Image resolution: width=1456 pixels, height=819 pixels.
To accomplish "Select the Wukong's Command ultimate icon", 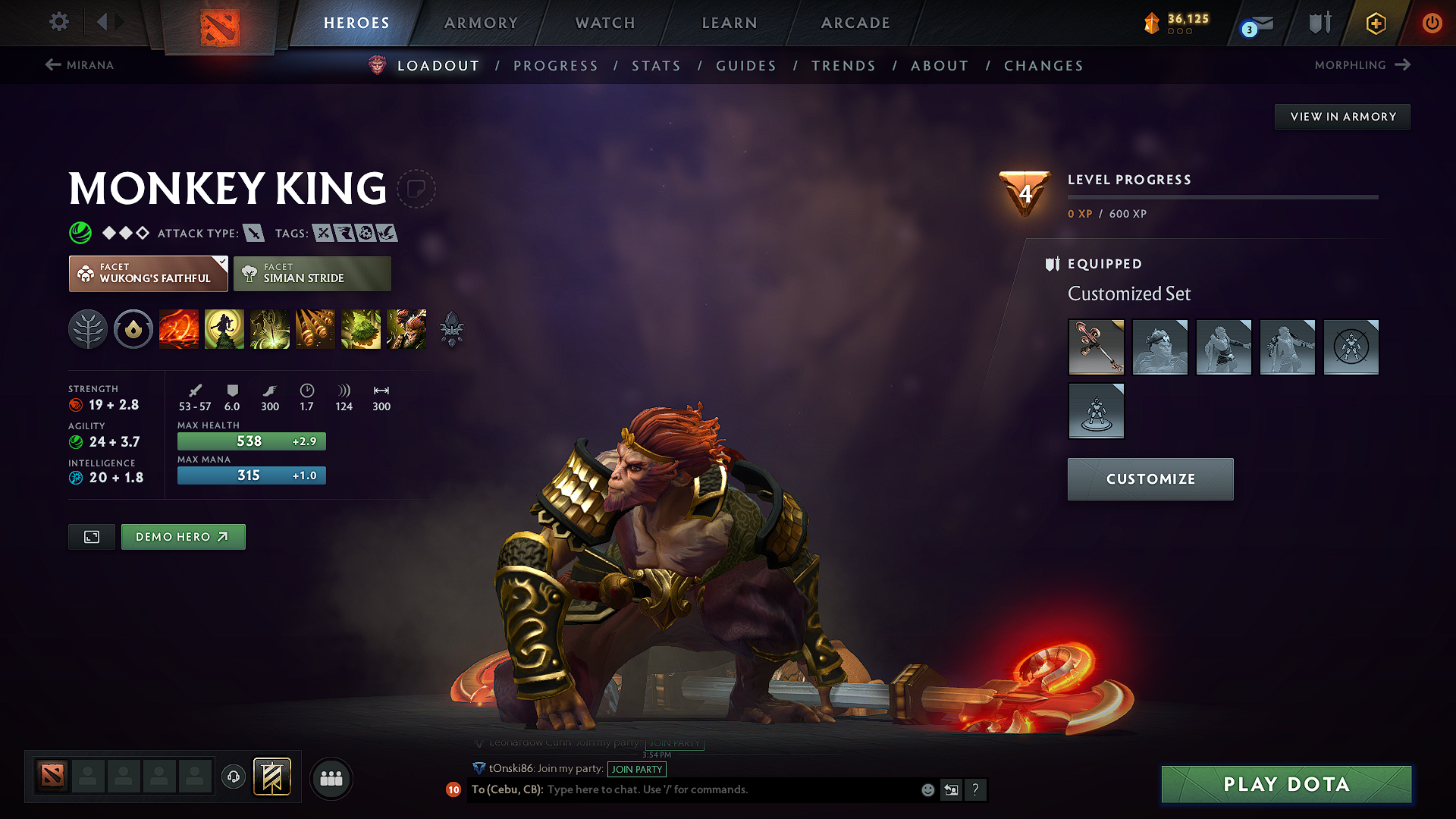I will (406, 329).
